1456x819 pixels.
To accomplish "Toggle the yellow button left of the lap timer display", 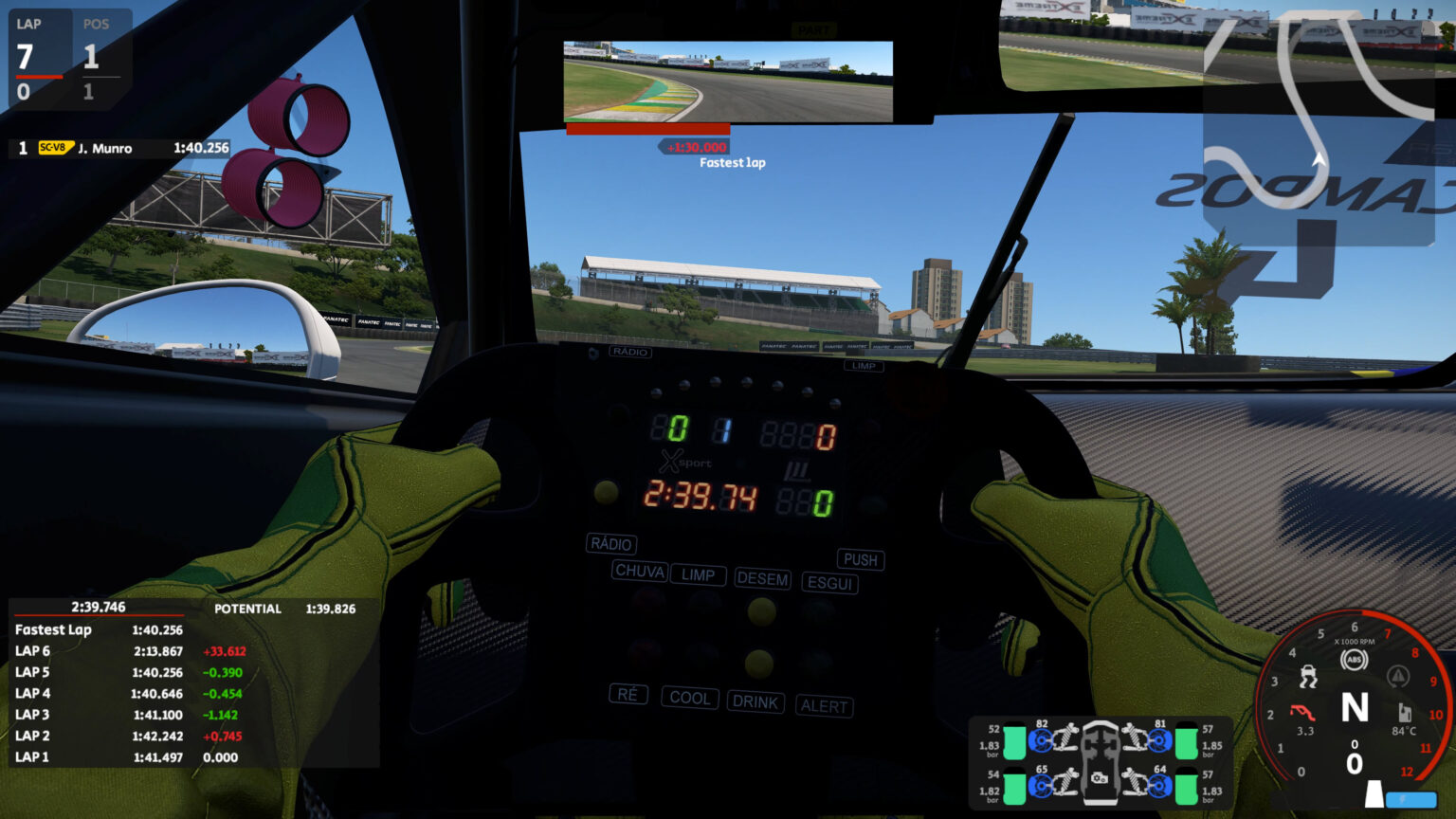I will 606,491.
